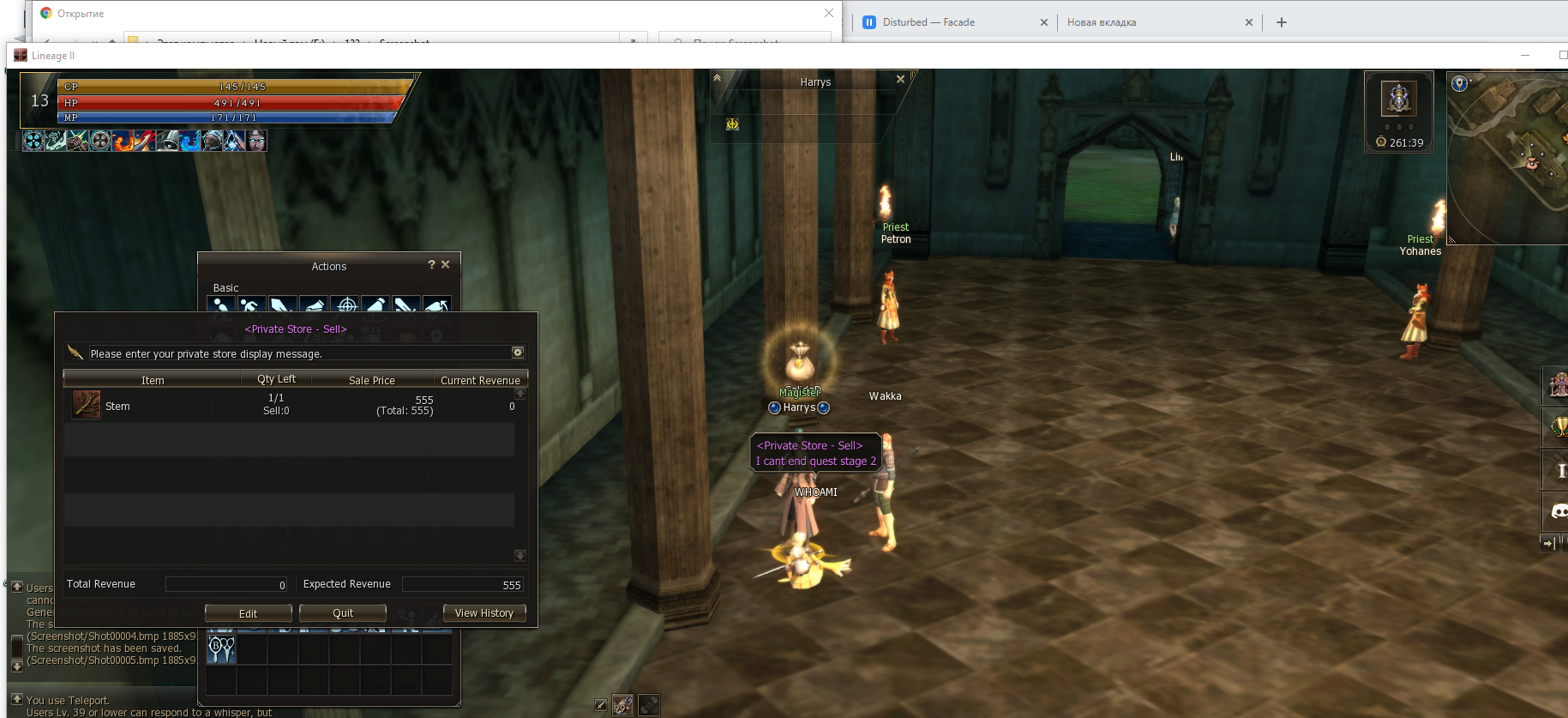Click the round icon at minimap corner
Image resolution: width=1568 pixels, height=718 pixels.
1459,84
